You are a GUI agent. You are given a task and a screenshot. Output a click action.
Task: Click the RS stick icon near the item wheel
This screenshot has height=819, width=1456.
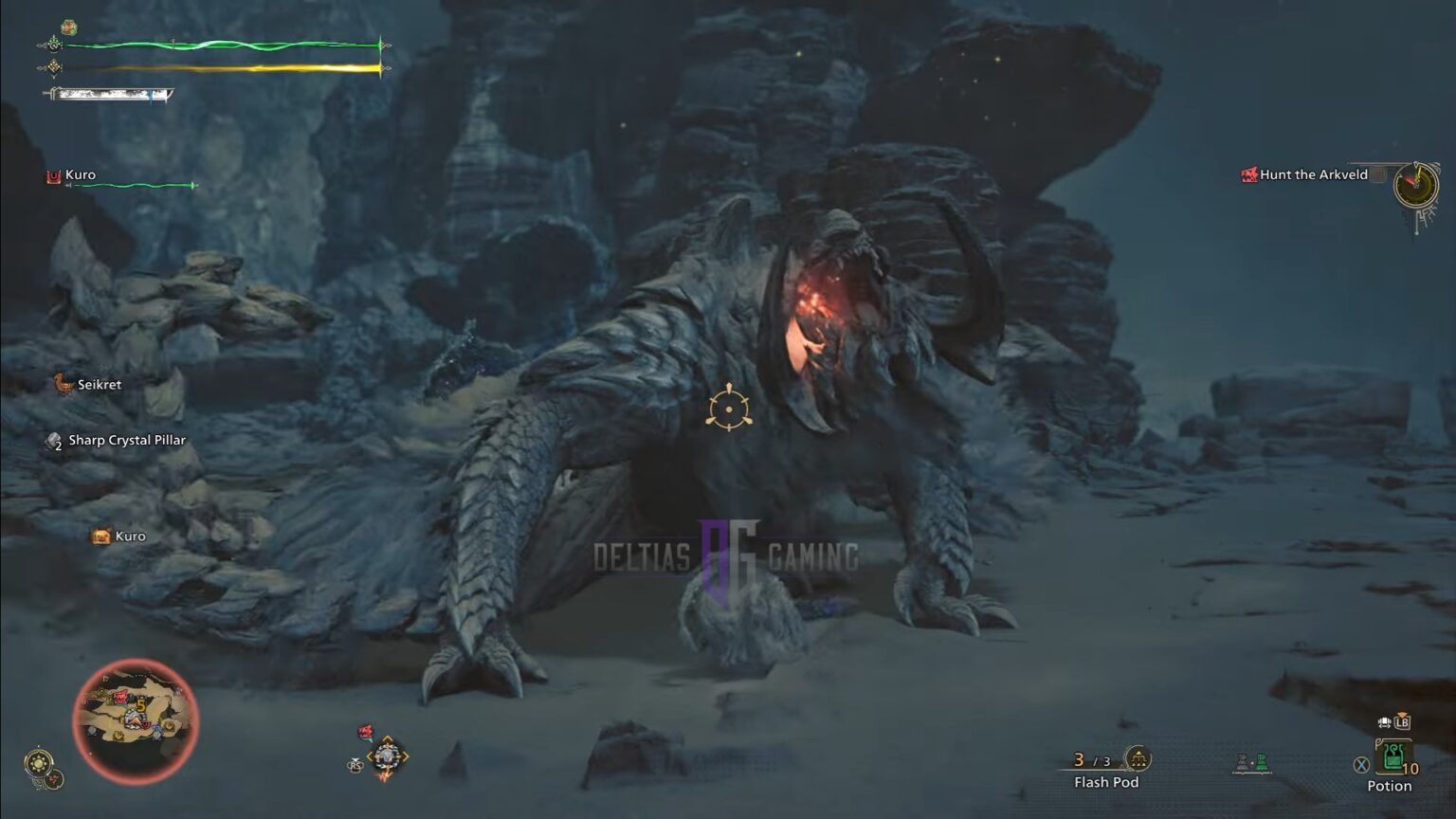354,765
